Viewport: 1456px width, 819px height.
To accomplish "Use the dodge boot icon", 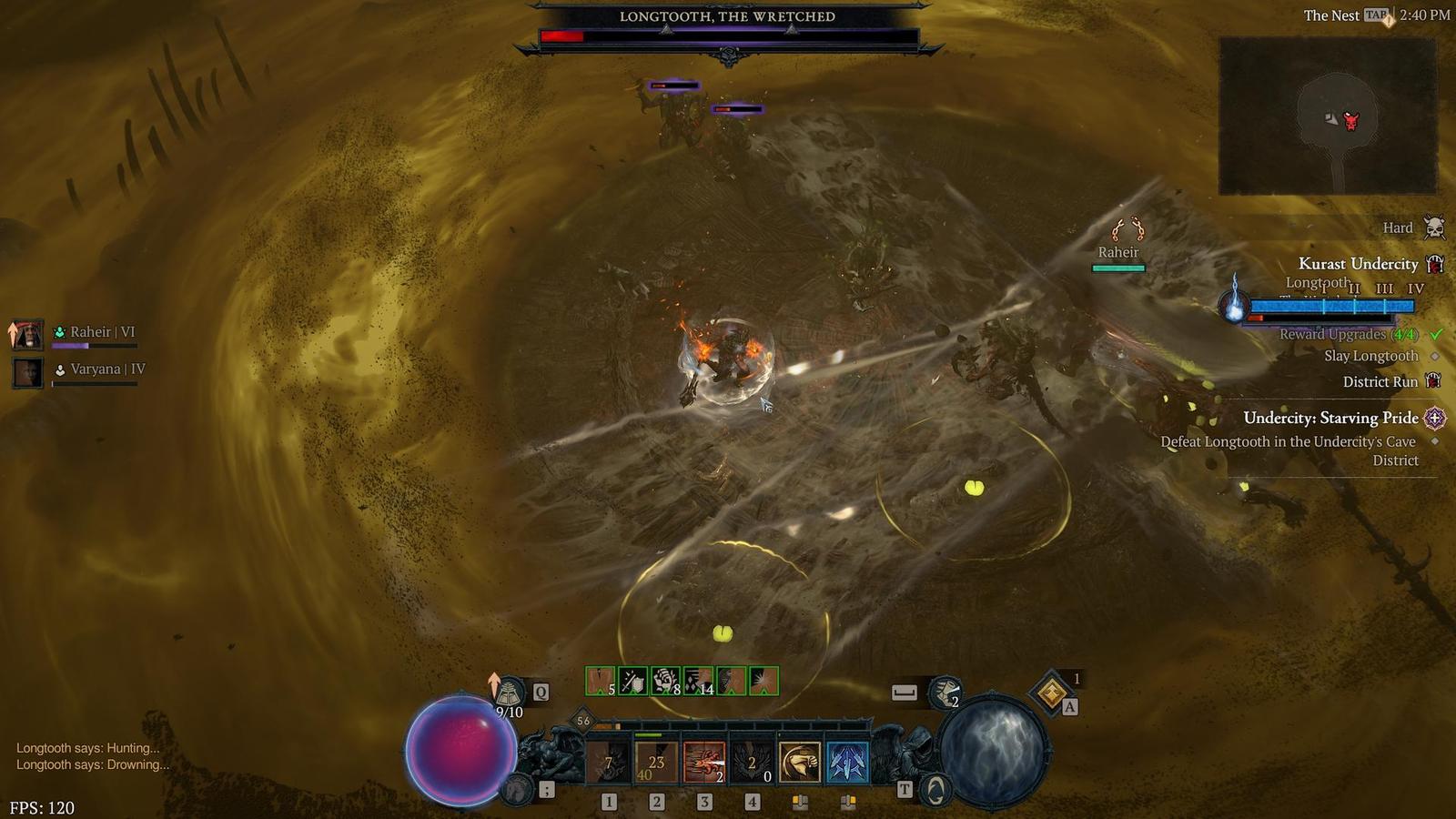I will 945,693.
